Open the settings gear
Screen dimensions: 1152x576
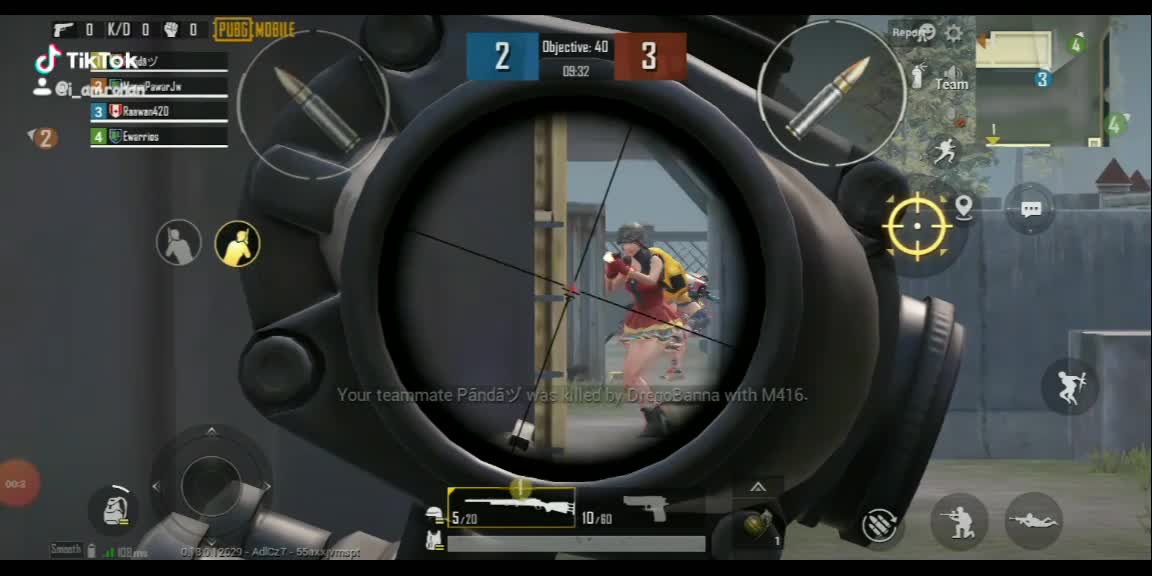point(954,33)
